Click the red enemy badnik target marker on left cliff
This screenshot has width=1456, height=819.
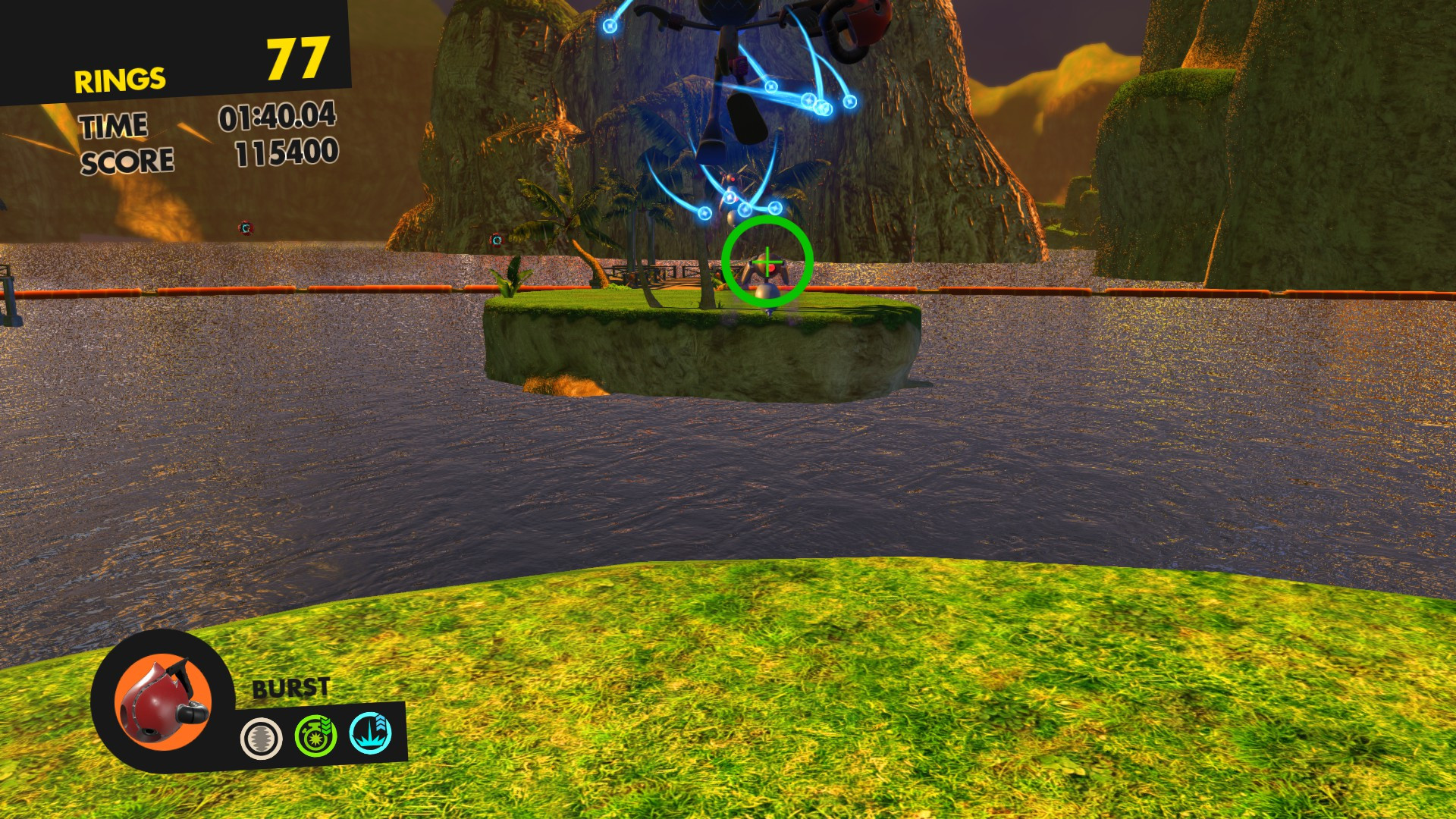(246, 226)
